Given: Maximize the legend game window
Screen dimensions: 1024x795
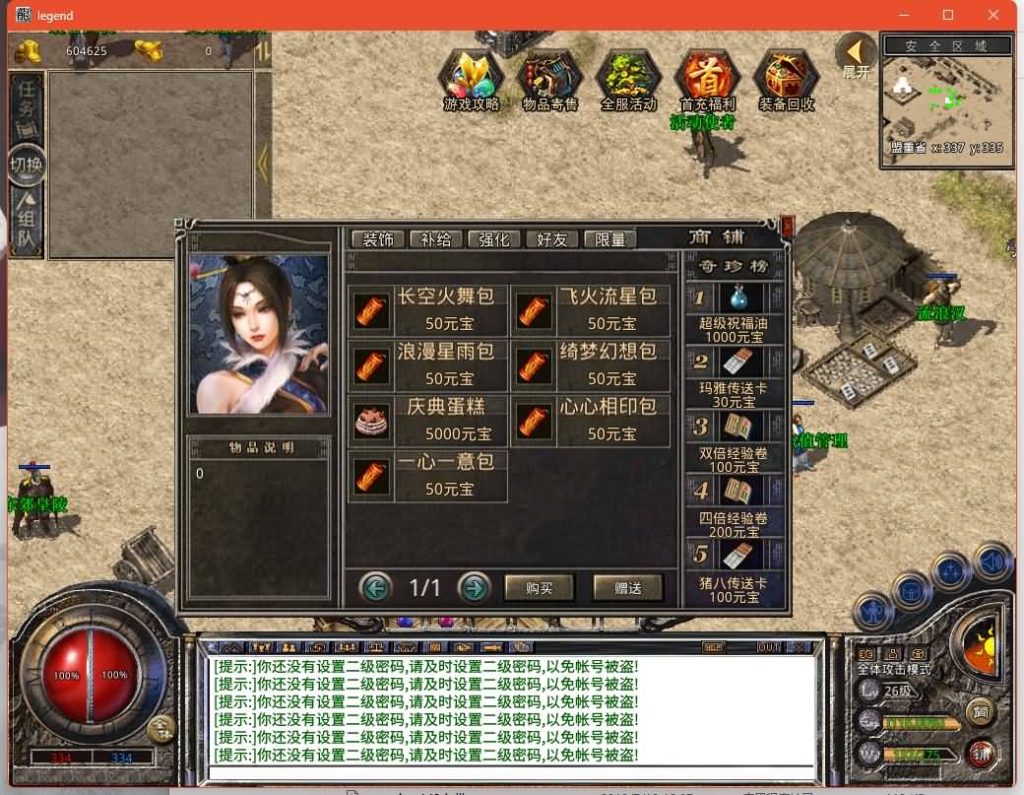Looking at the screenshot, I should 948,15.
